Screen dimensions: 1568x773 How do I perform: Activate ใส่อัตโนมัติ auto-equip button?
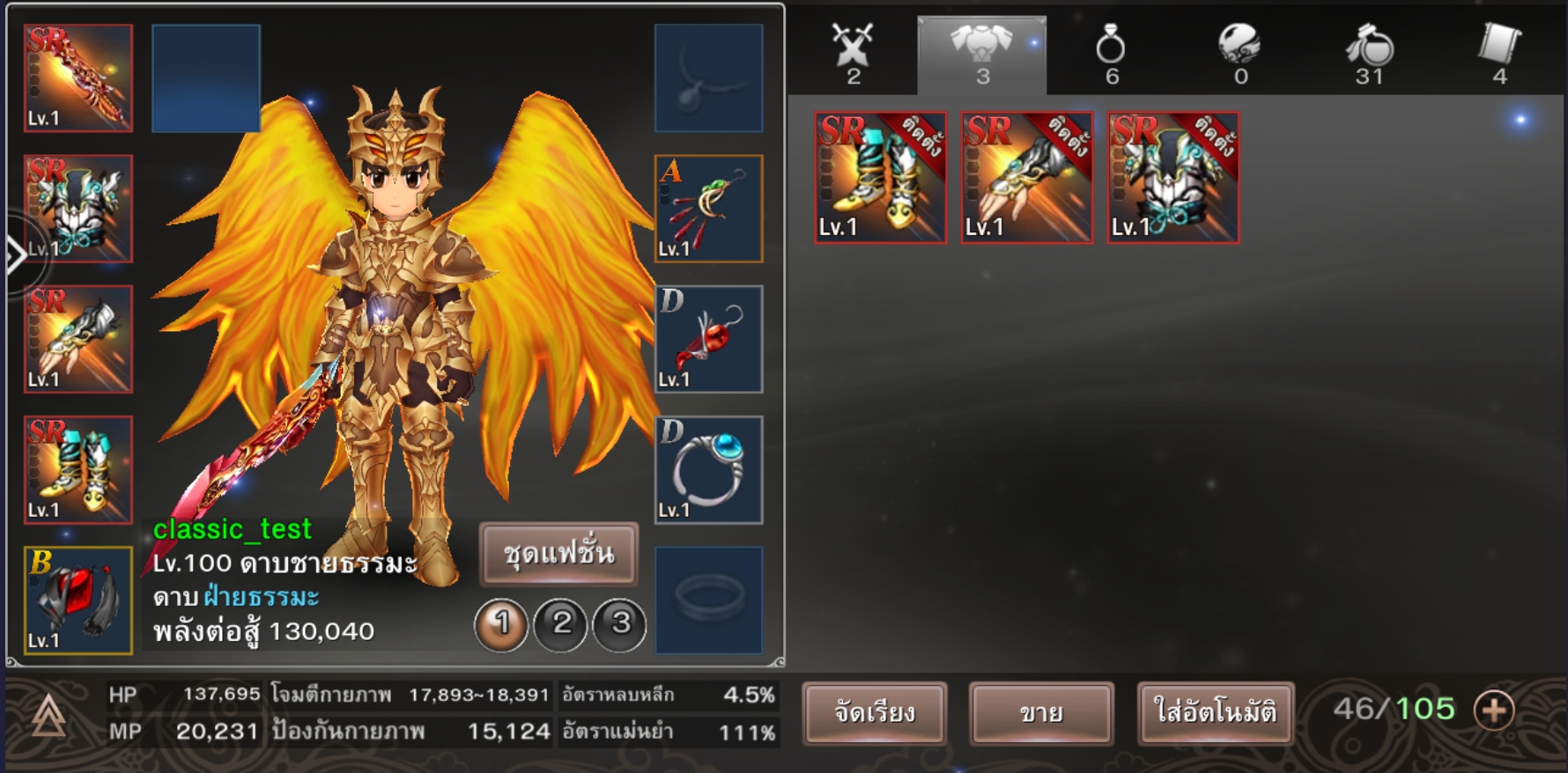1215,712
